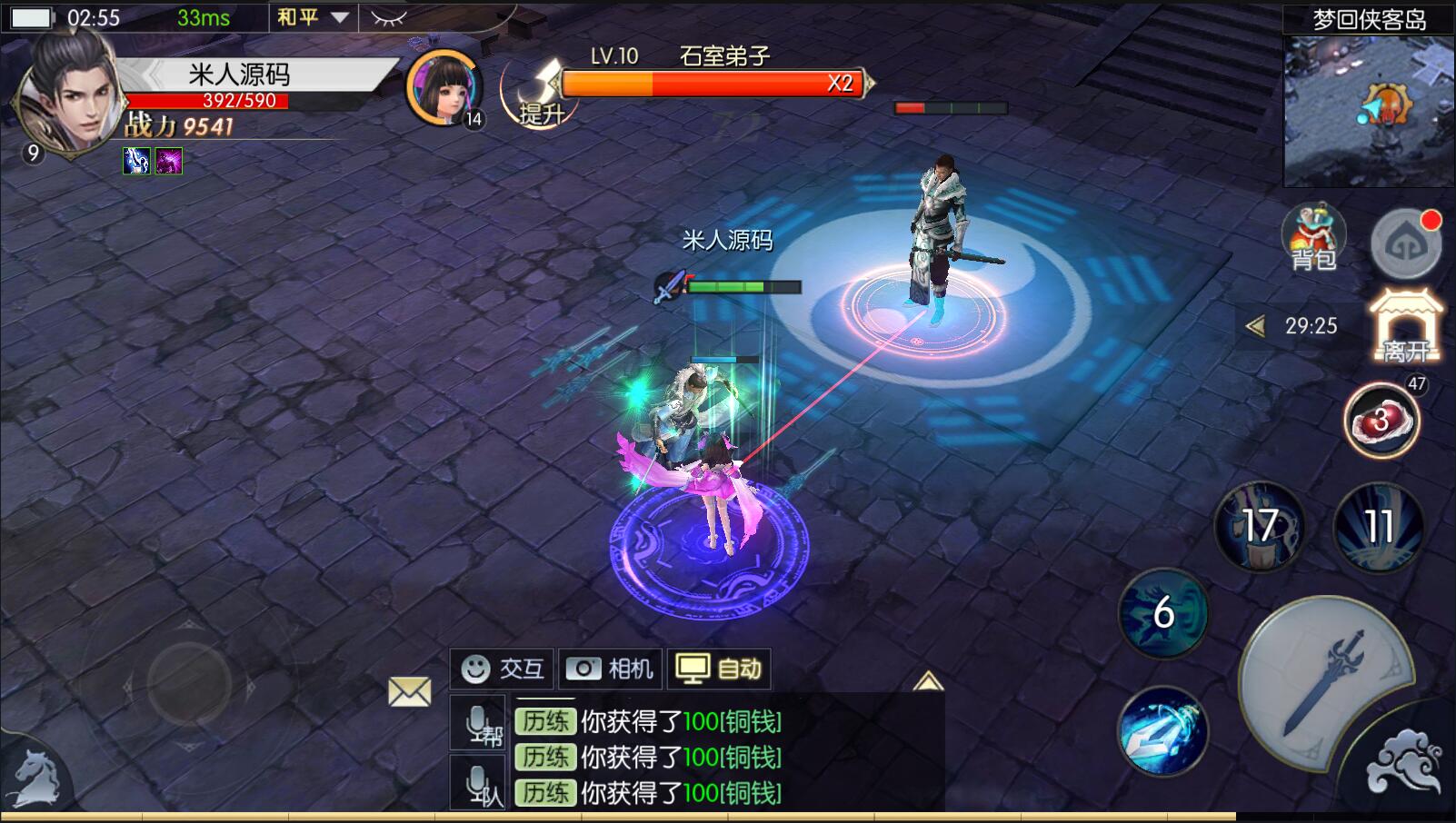Select the female companion portrait
Viewport: 1456px width, 823px height.
click(444, 86)
